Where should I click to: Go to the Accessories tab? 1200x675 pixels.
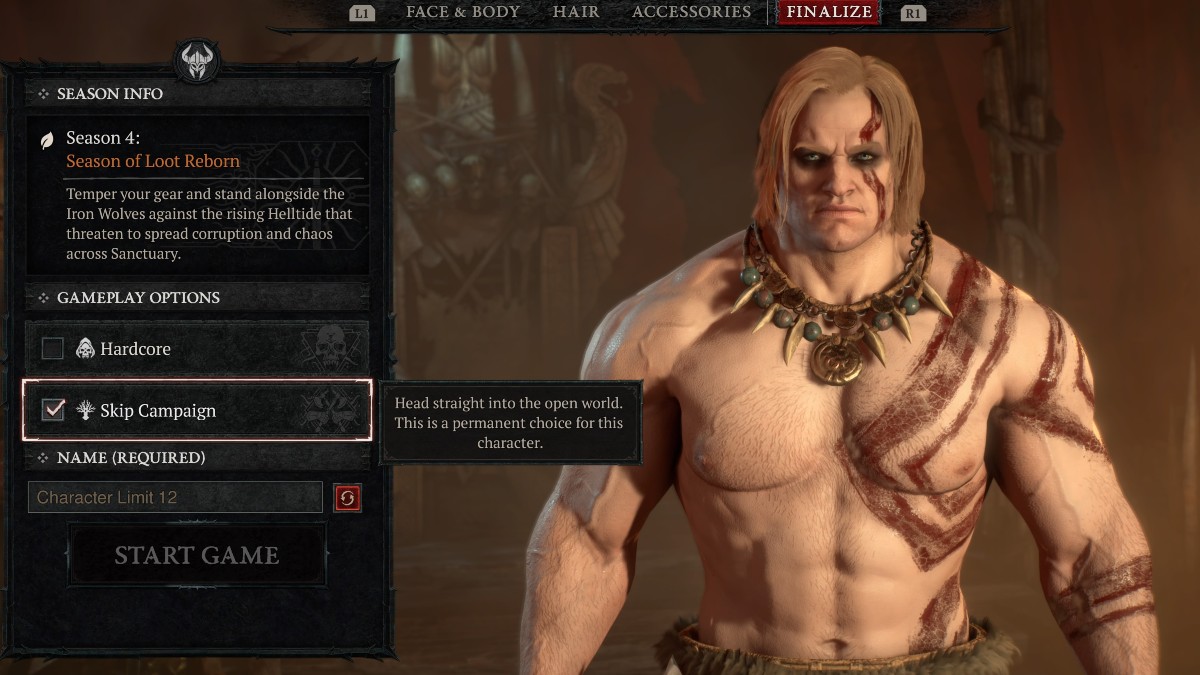(691, 12)
